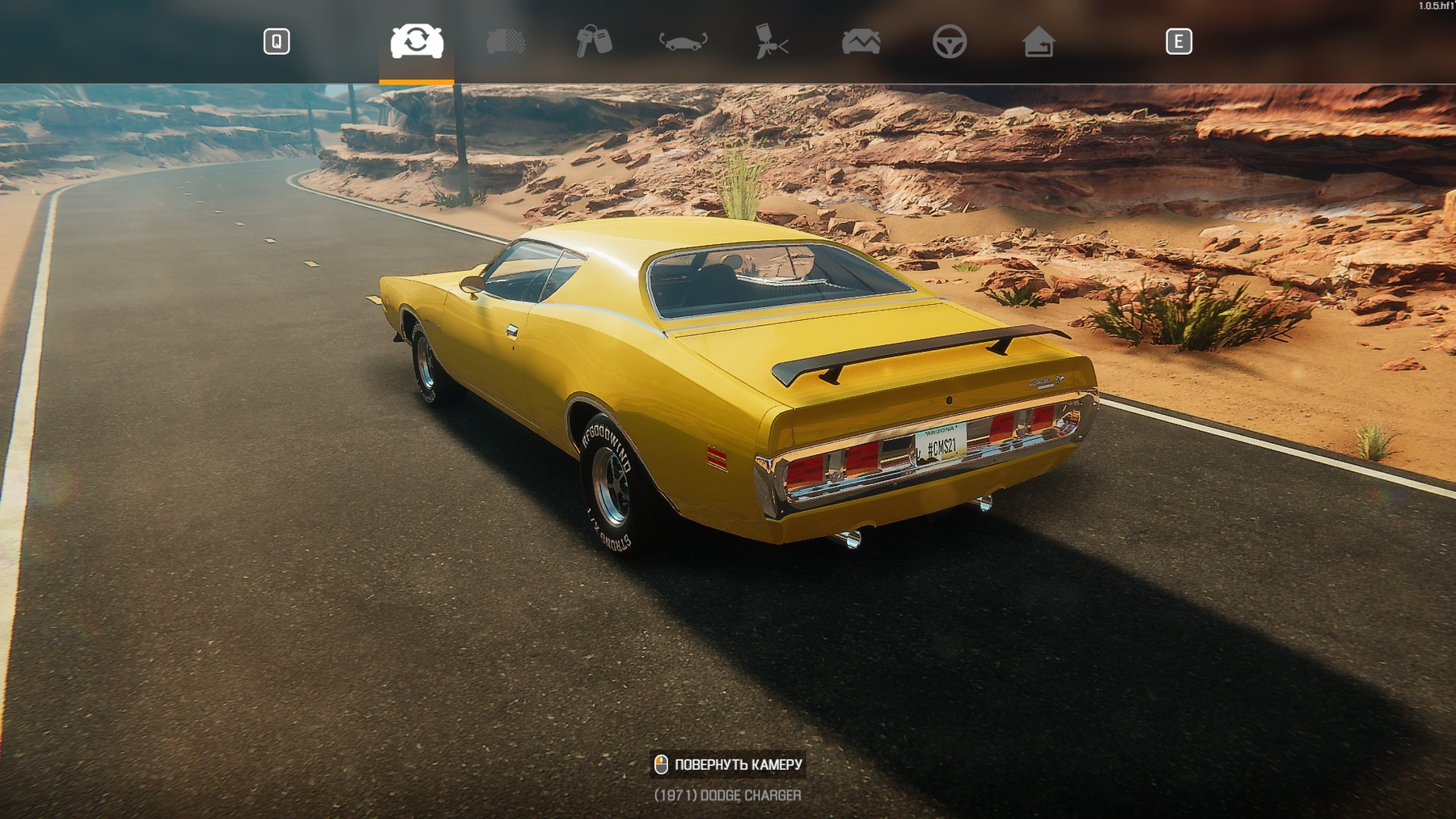Open the checkered car body tab

[x=506, y=41]
